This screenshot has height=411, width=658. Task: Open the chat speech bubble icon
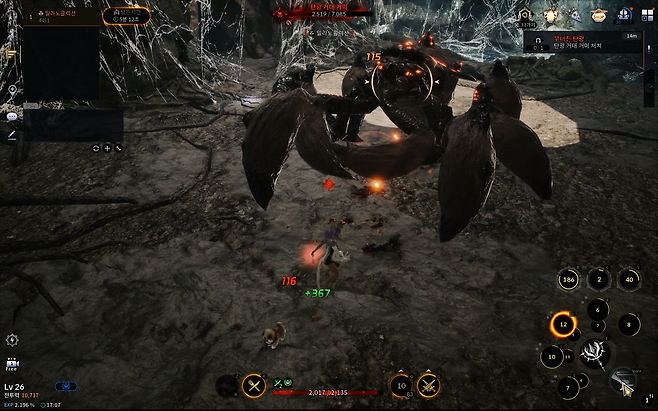[12, 116]
